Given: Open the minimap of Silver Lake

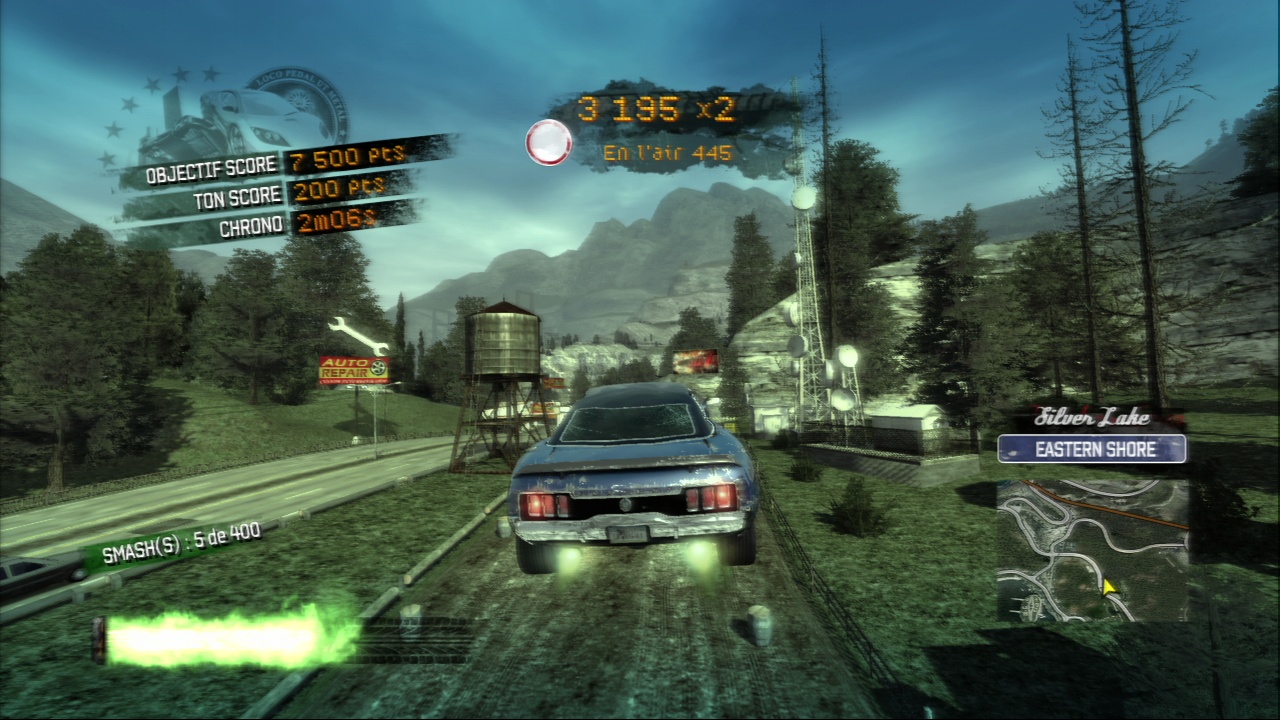Looking at the screenshot, I should tap(1092, 549).
